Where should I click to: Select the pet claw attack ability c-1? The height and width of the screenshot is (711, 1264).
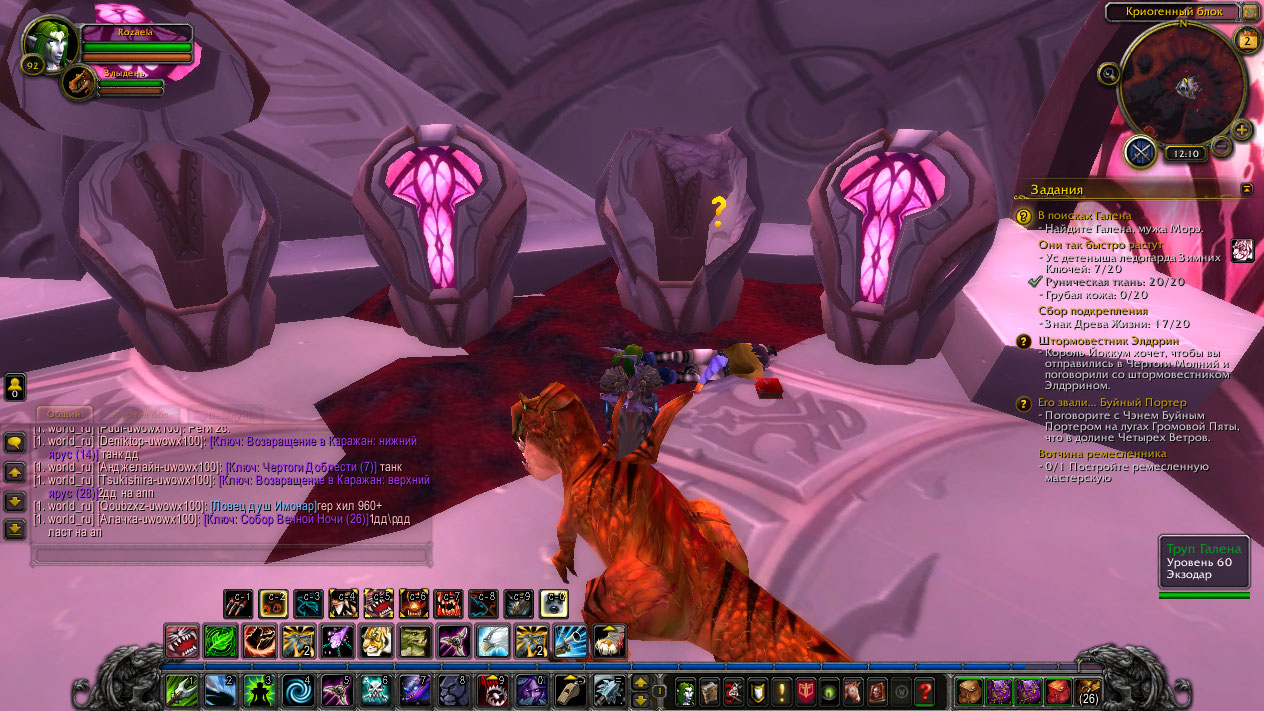point(238,603)
